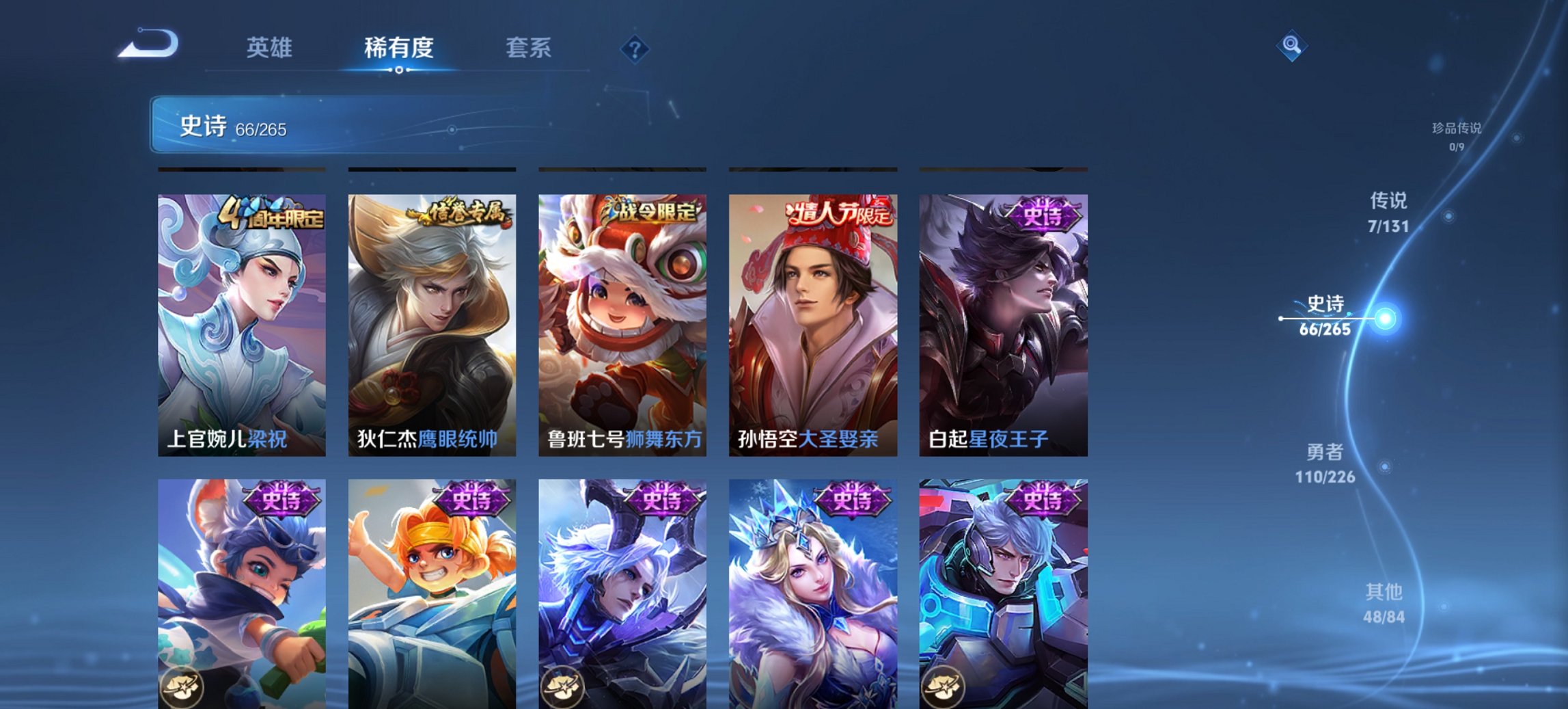
Task: Switch to the 英雄 tab
Action: click(271, 48)
